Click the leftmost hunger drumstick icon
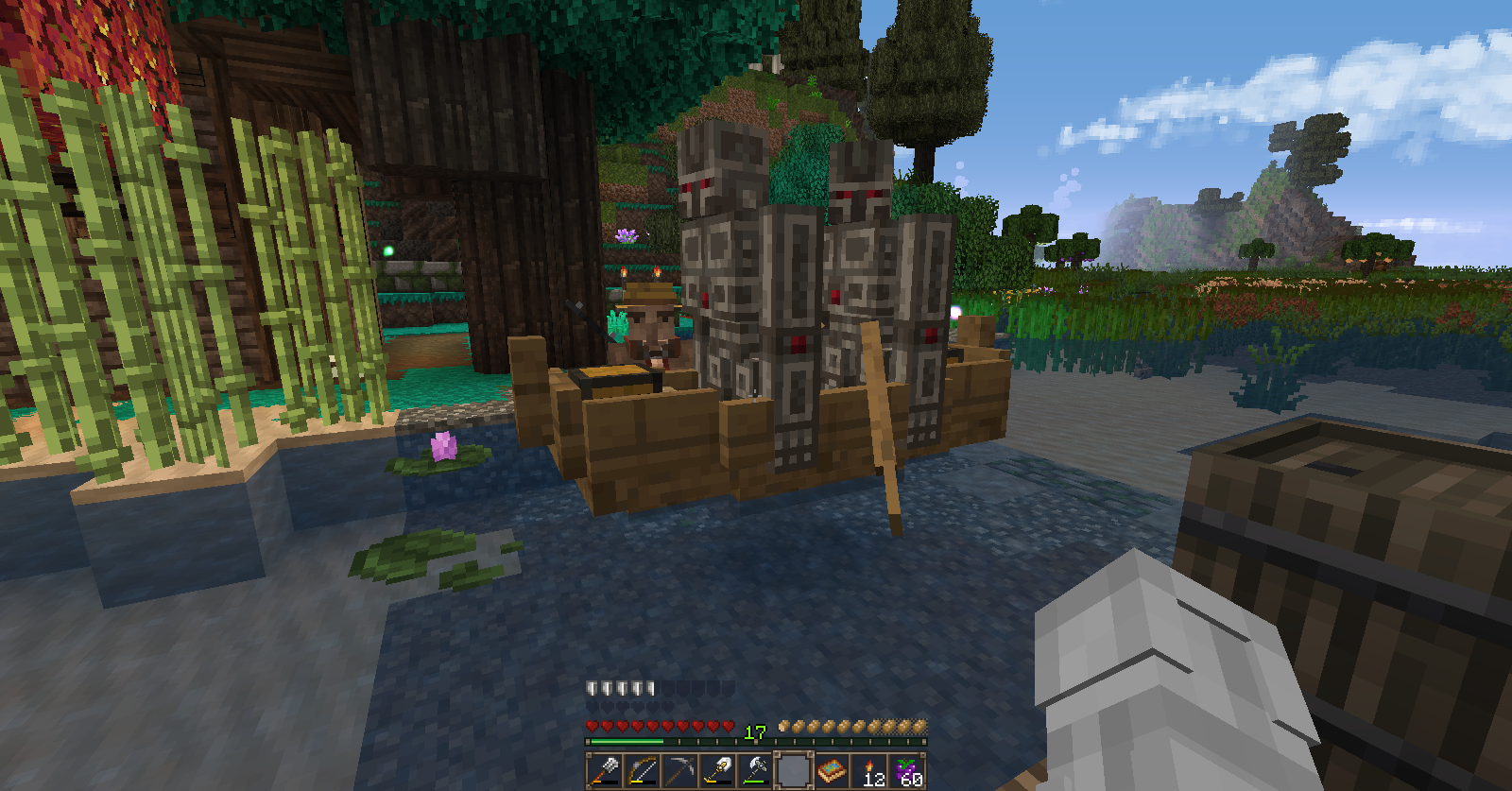Viewport: 1512px width, 791px height. point(784,726)
